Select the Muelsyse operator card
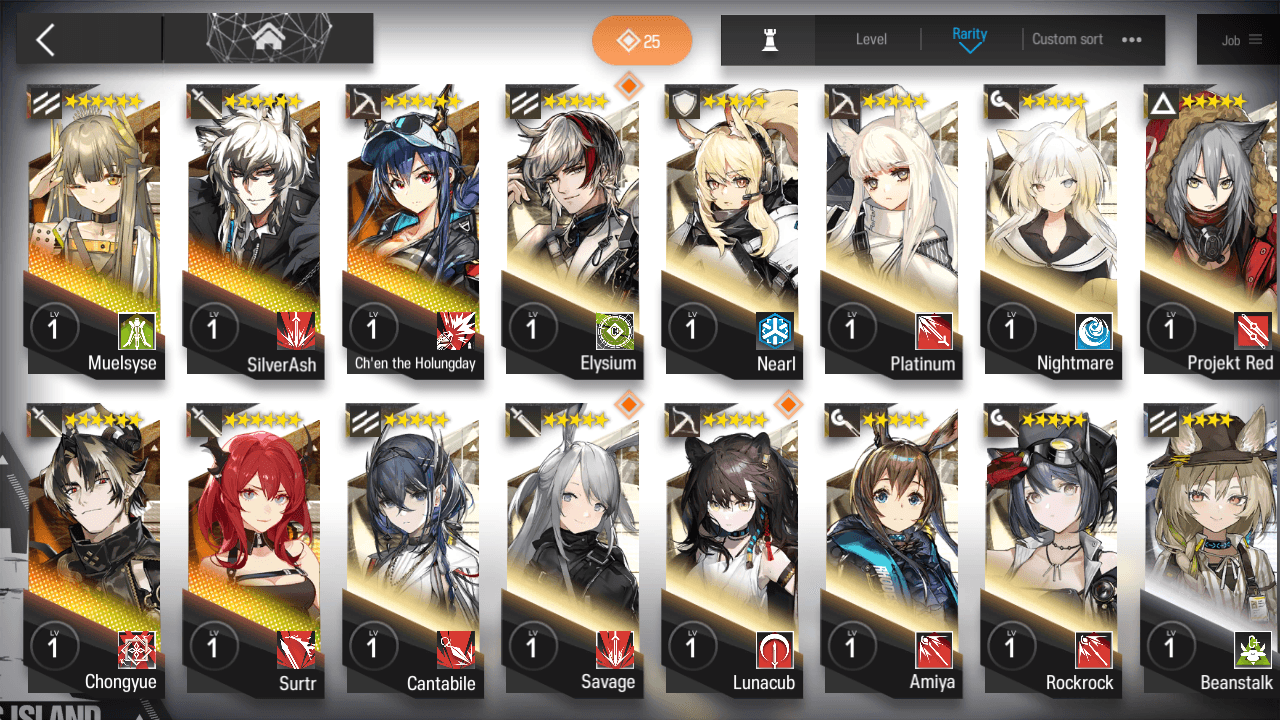 [96, 230]
